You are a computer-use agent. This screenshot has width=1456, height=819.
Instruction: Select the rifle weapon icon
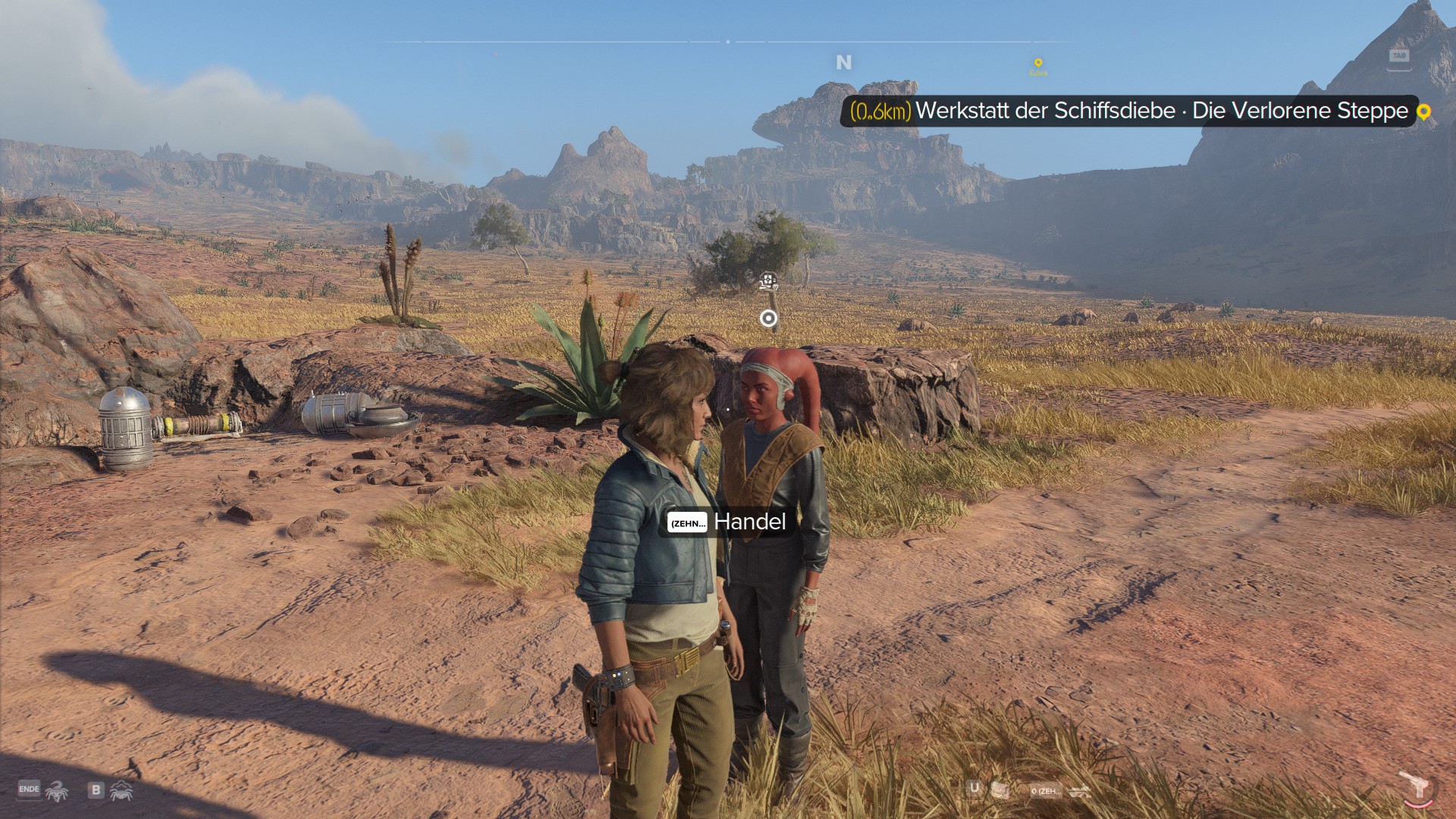click(x=1080, y=792)
